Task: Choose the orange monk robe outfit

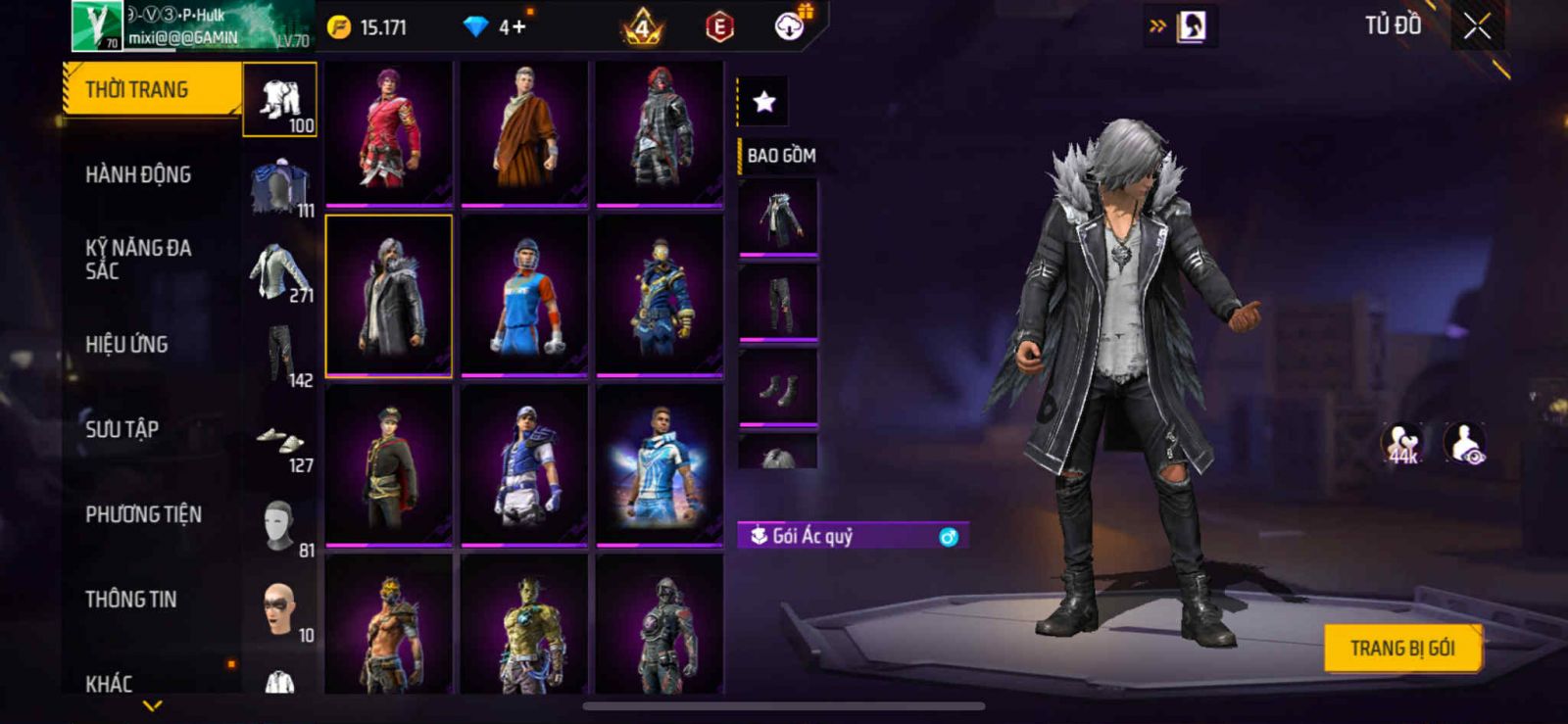Action: pyautogui.click(x=524, y=132)
